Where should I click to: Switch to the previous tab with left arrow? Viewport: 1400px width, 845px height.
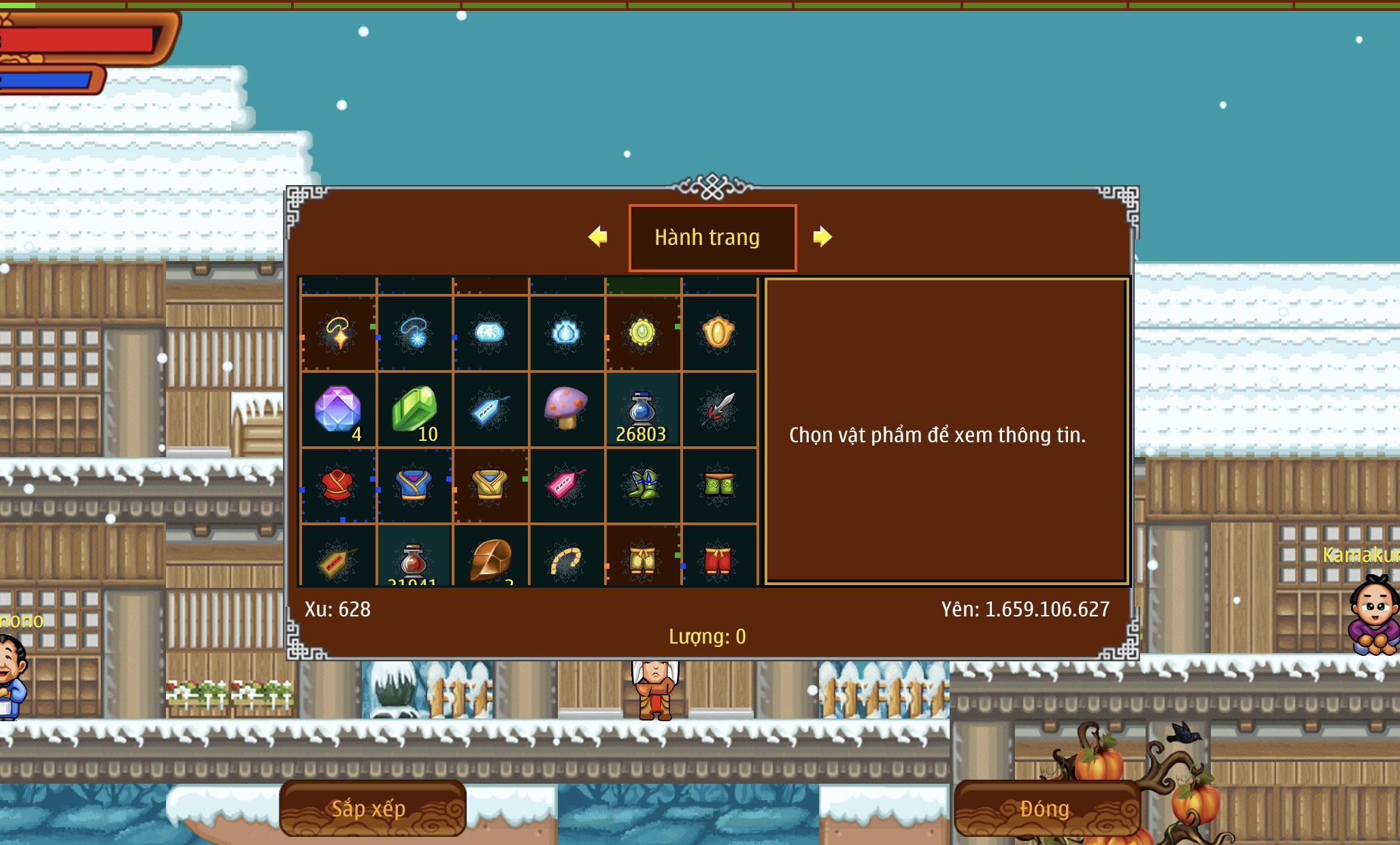tap(598, 237)
